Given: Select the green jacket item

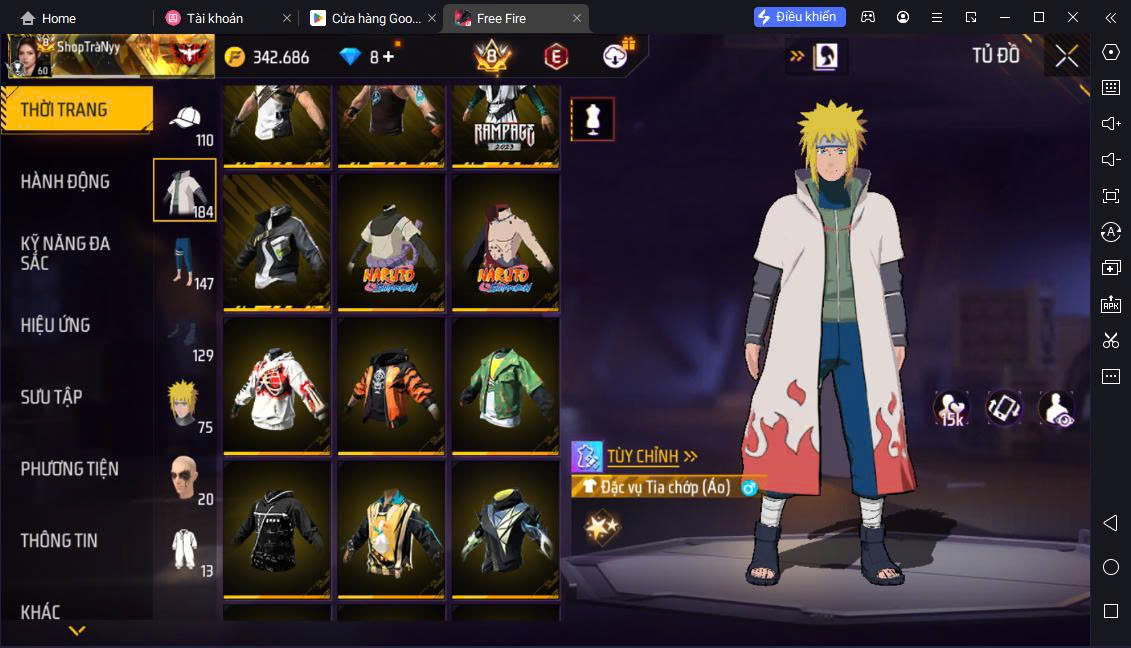Looking at the screenshot, I should (x=505, y=386).
